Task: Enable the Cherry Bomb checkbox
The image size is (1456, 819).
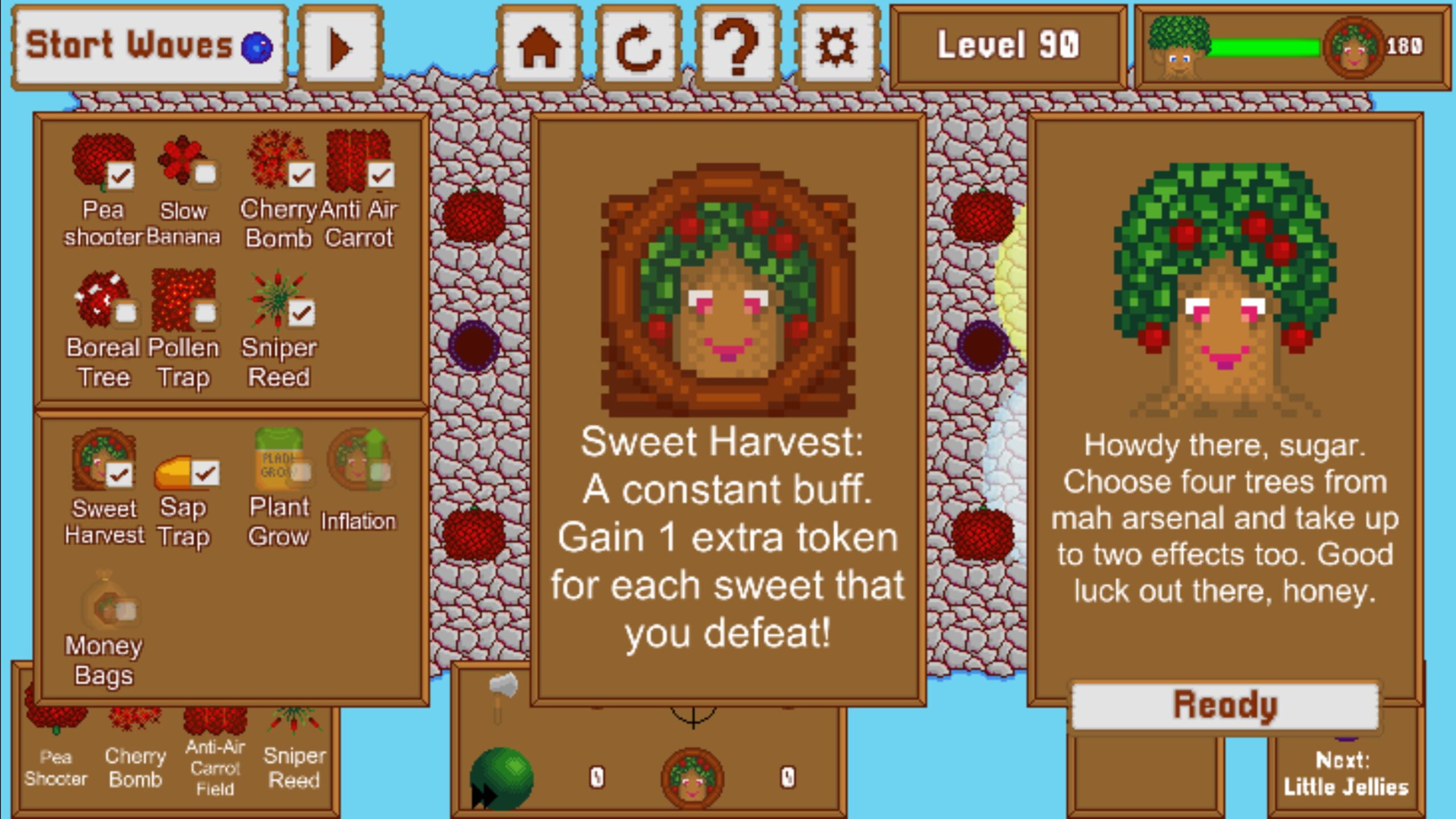Action: pyautogui.click(x=302, y=175)
